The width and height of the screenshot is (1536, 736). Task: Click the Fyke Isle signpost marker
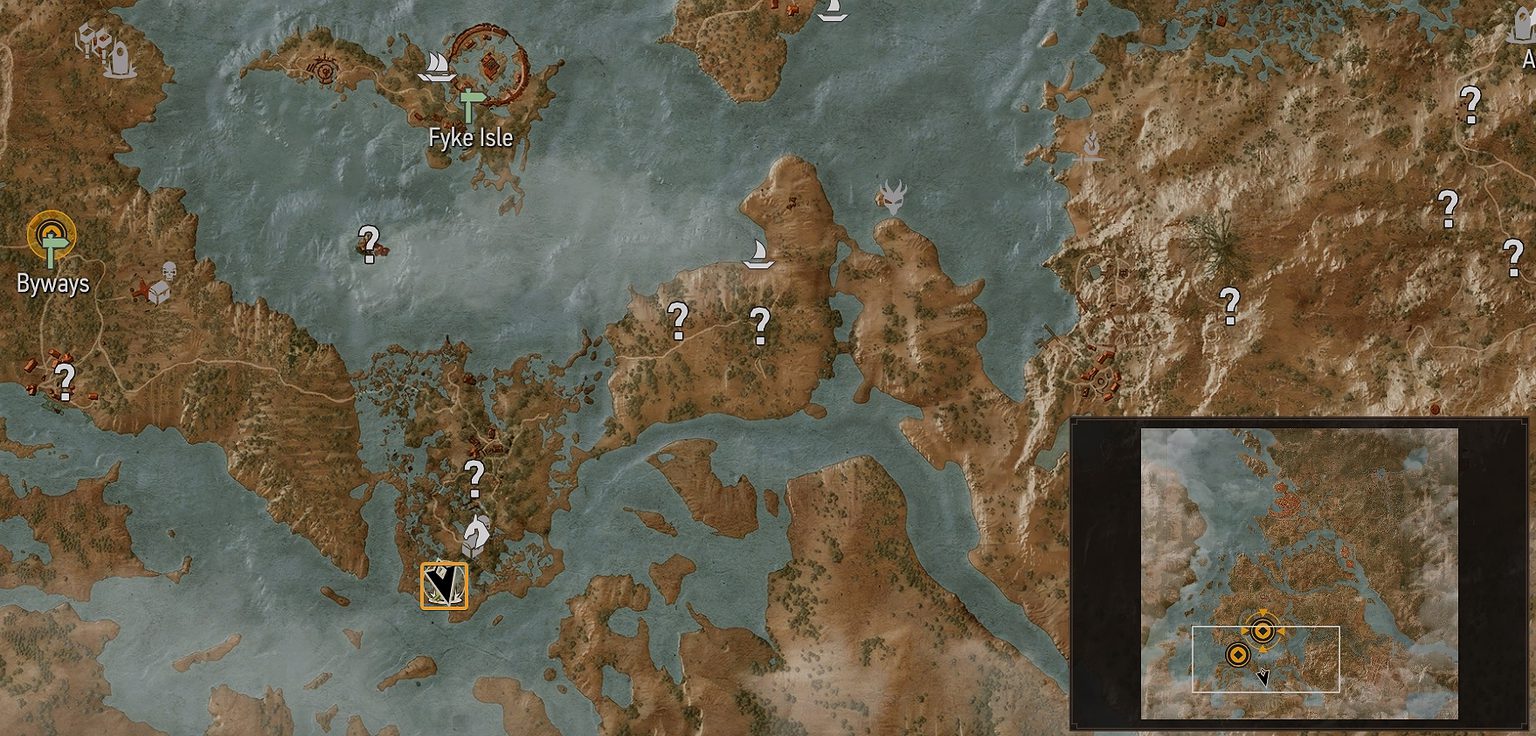click(x=468, y=103)
